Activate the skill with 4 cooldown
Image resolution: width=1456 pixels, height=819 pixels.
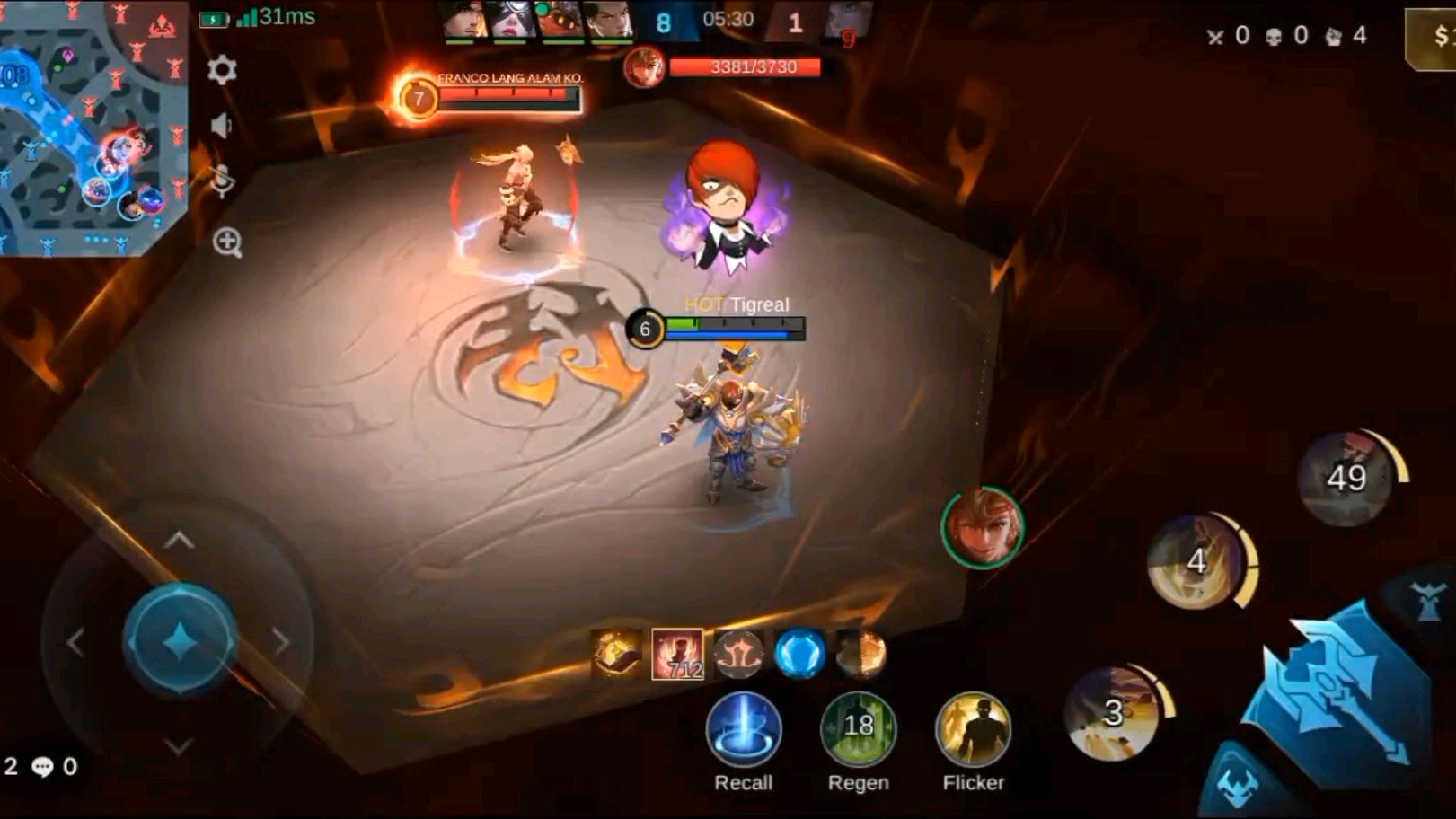(x=1197, y=562)
